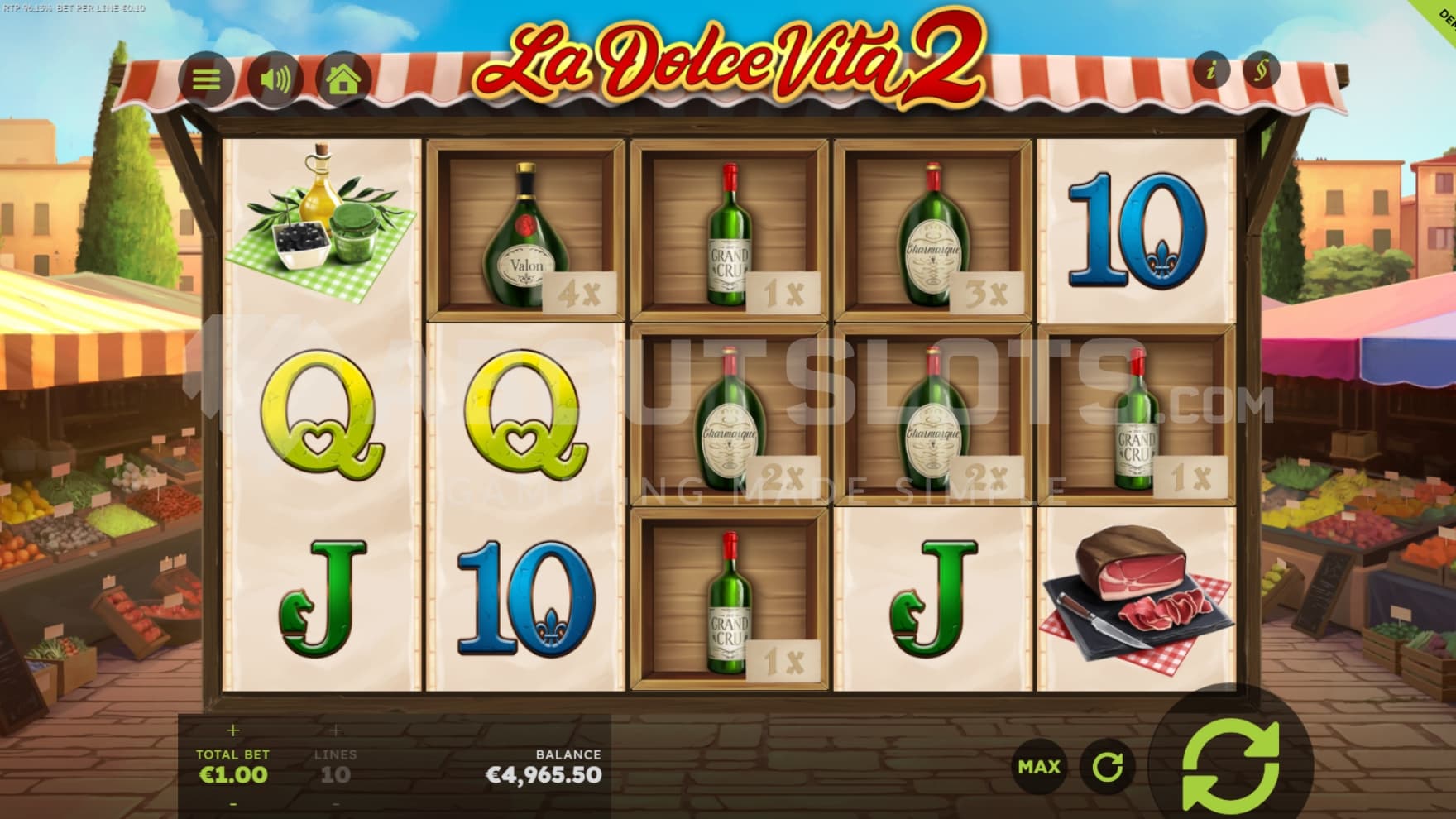Set the maximum bet with MAX
The image size is (1456, 819).
[x=1039, y=767]
